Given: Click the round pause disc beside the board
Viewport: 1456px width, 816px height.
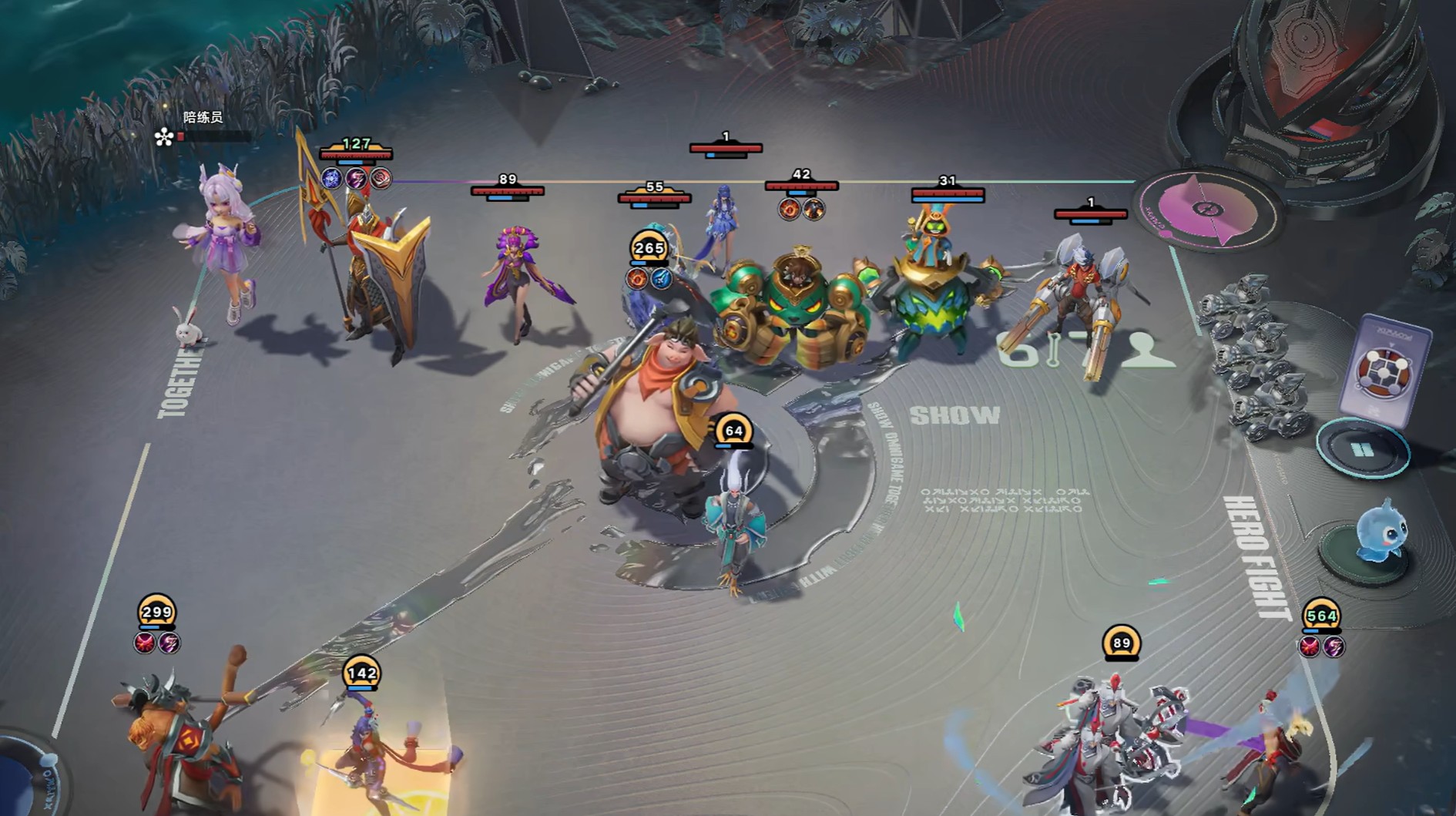Looking at the screenshot, I should 1362,450.
